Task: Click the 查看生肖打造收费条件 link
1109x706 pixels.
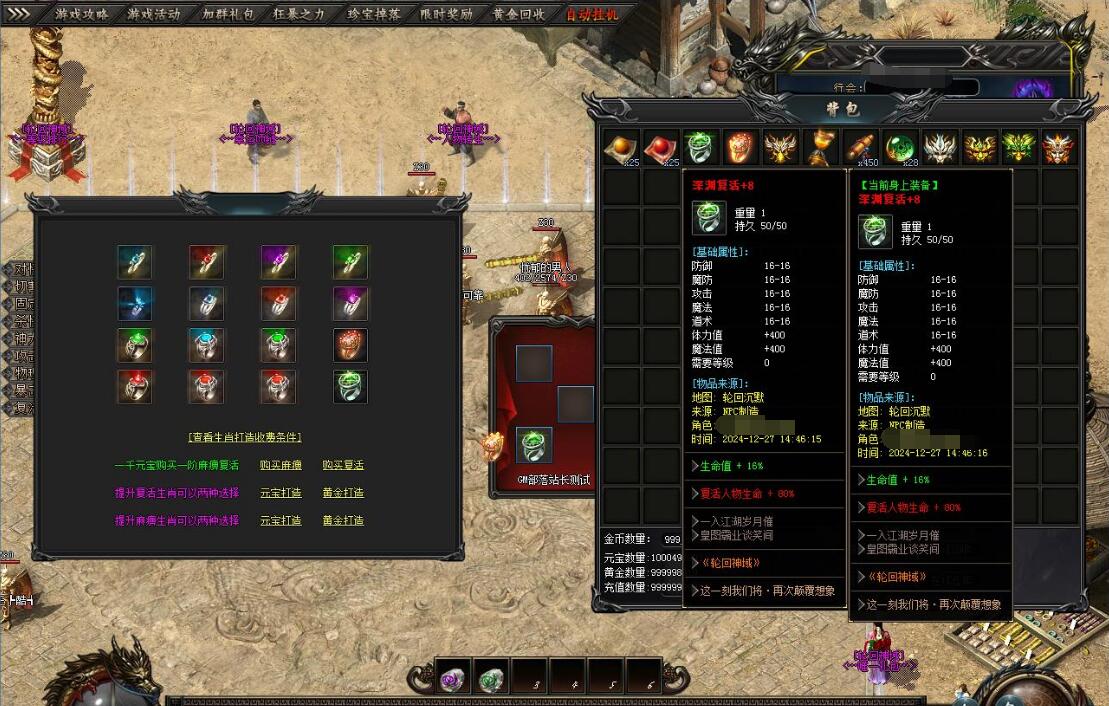Action: pyautogui.click(x=245, y=437)
